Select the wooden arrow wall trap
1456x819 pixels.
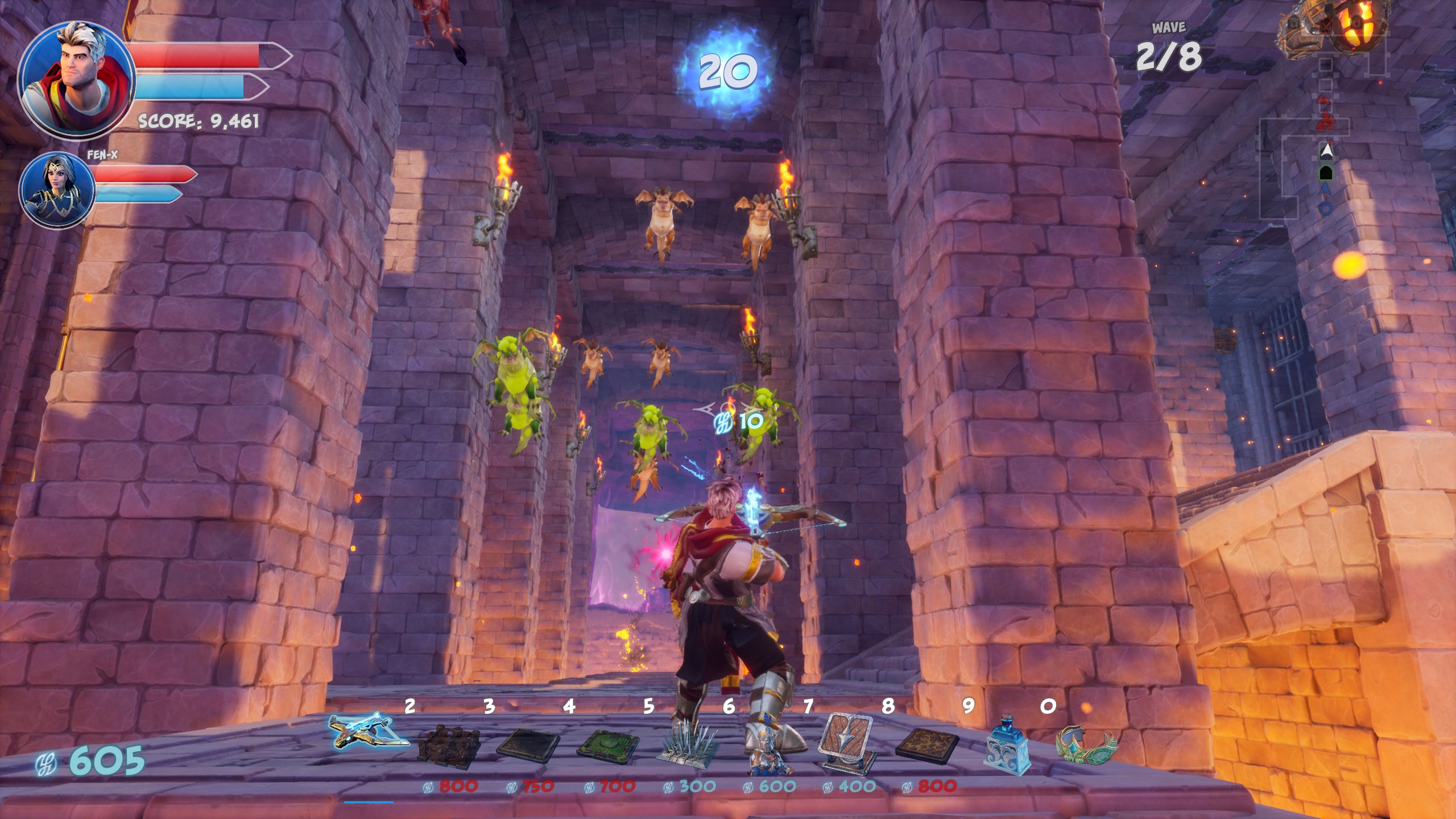click(x=847, y=742)
